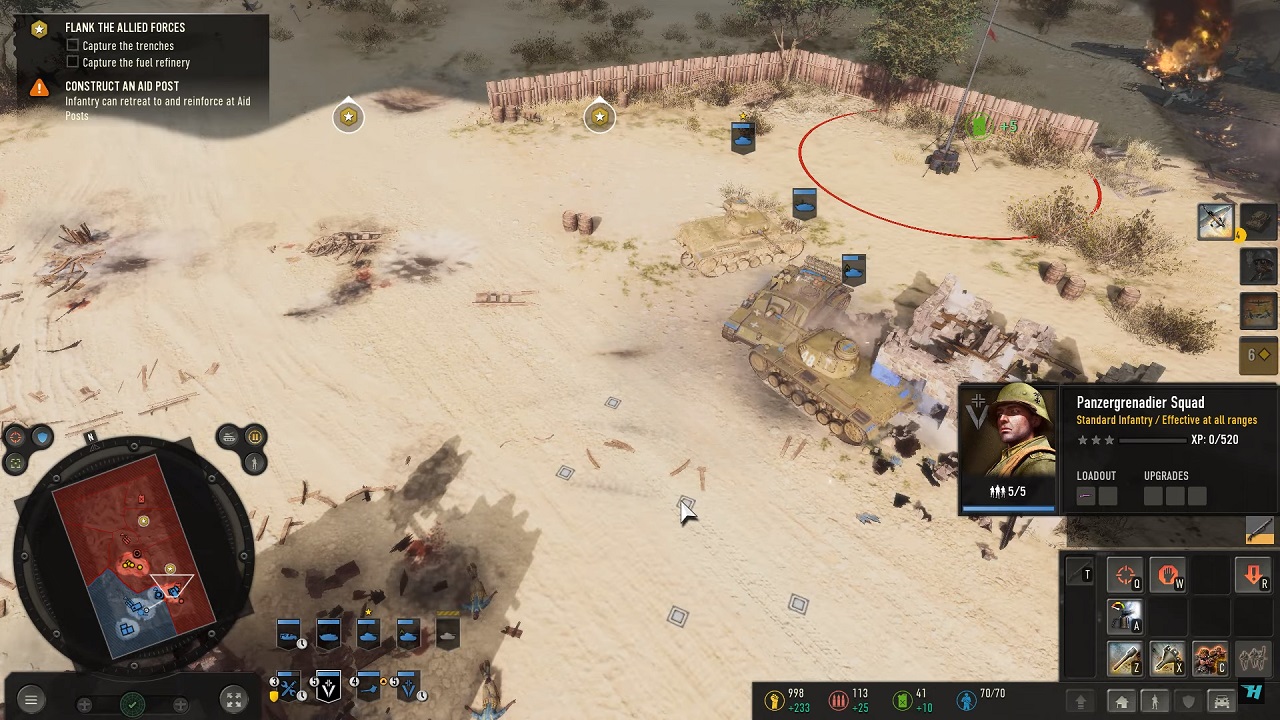Select the vehicle production building button

1221,702
